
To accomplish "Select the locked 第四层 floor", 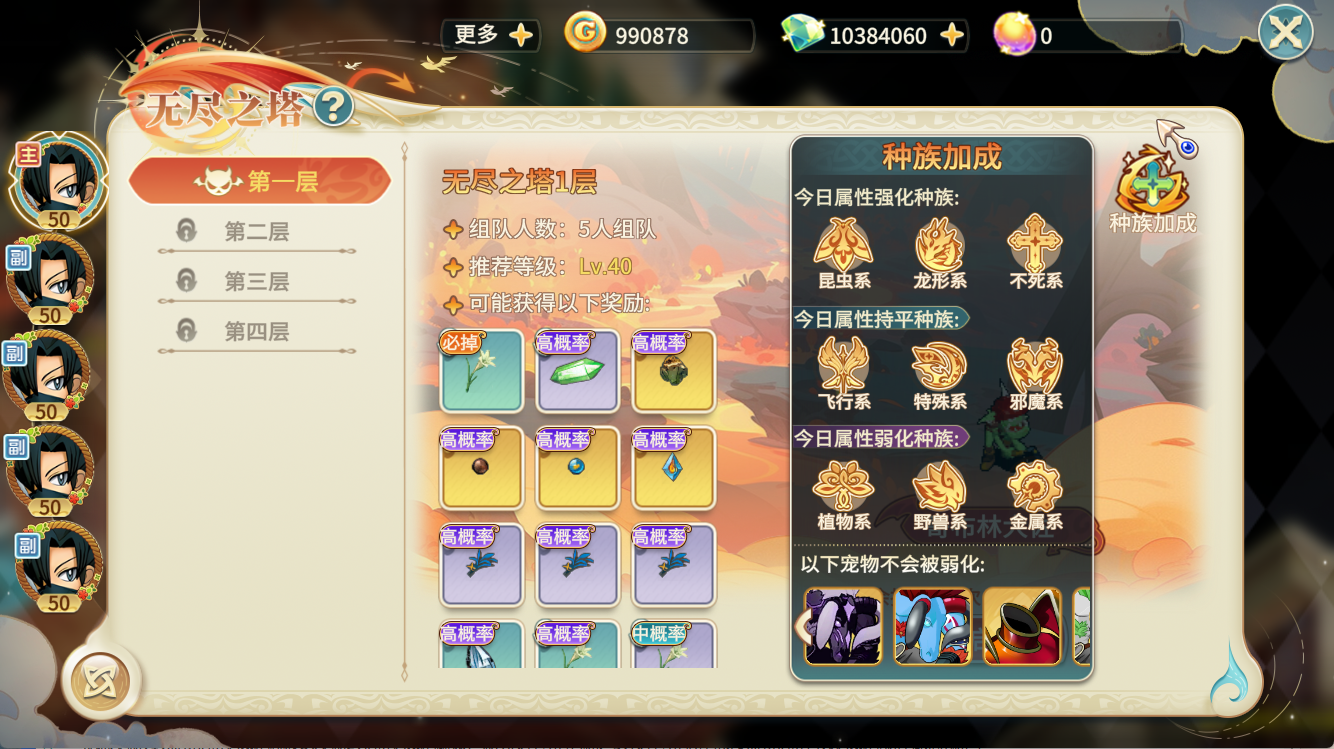I will click(x=256, y=331).
